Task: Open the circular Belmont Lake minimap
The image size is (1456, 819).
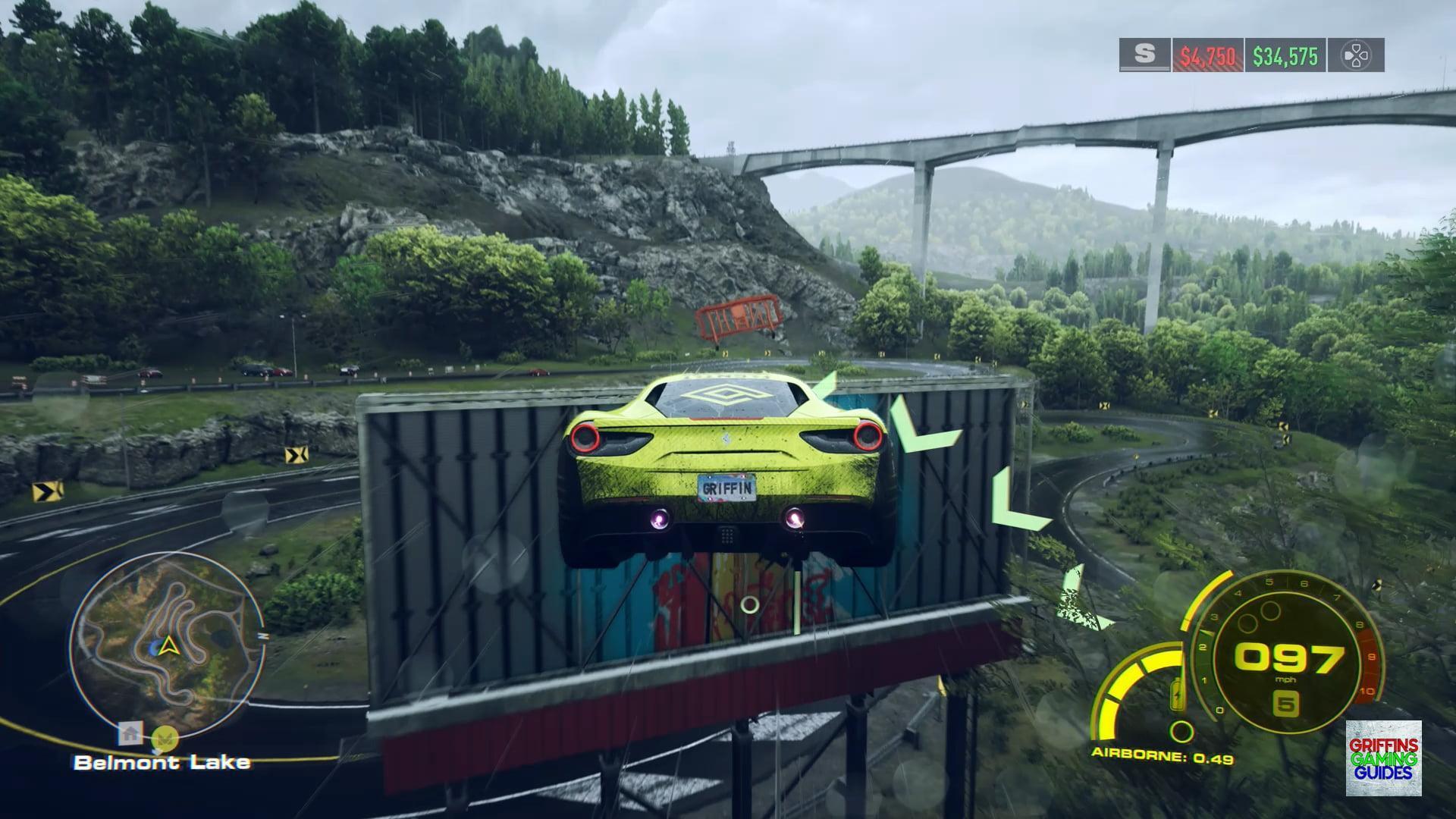Action: tap(168, 646)
